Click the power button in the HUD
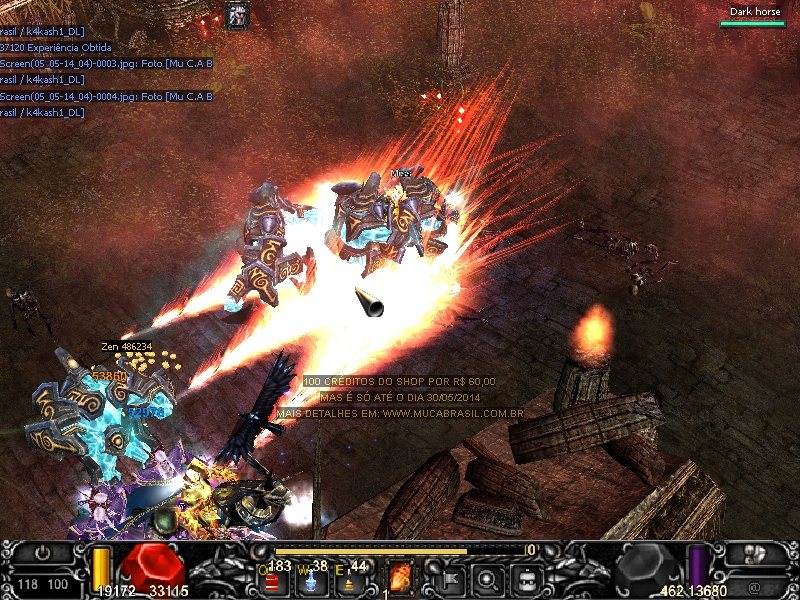Image resolution: width=800 pixels, height=600 pixels. point(43,553)
